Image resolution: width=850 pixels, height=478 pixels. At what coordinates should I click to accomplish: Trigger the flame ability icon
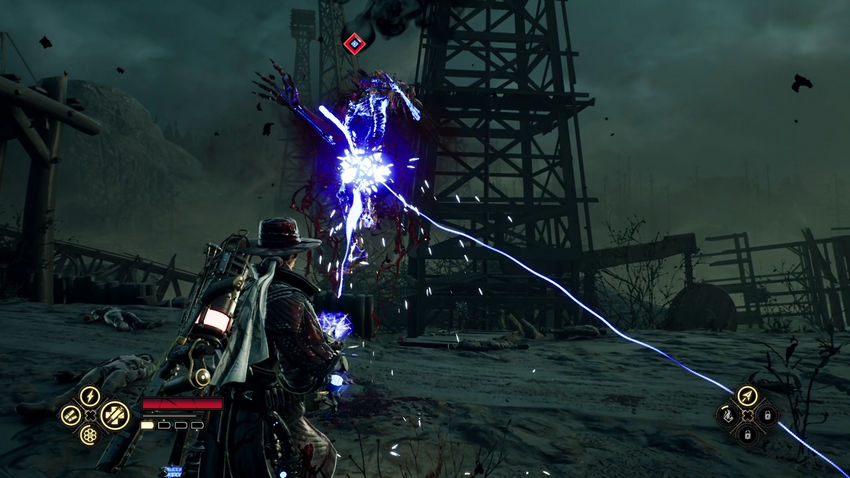tap(727, 414)
